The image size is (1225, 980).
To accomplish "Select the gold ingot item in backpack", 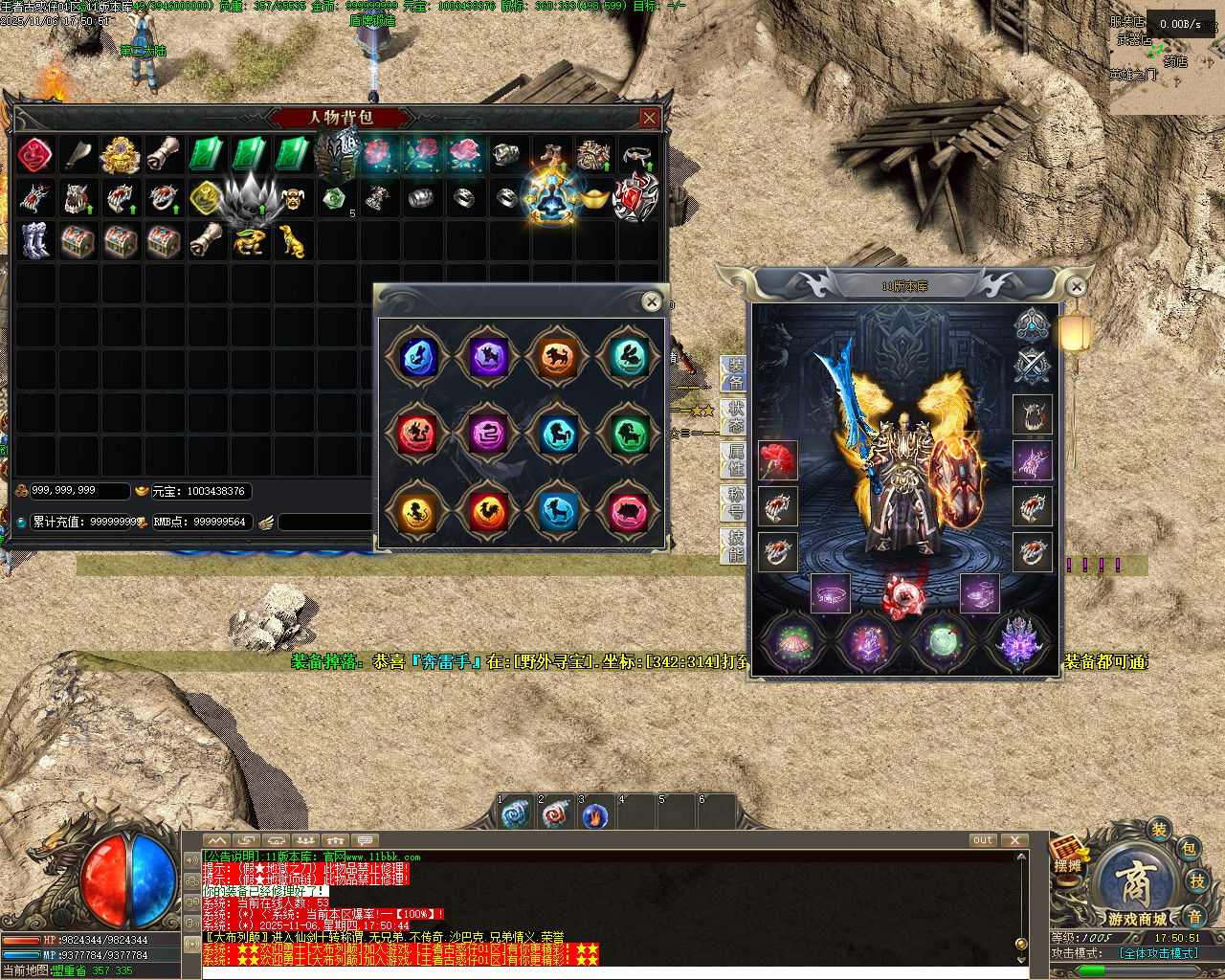I will click(595, 199).
